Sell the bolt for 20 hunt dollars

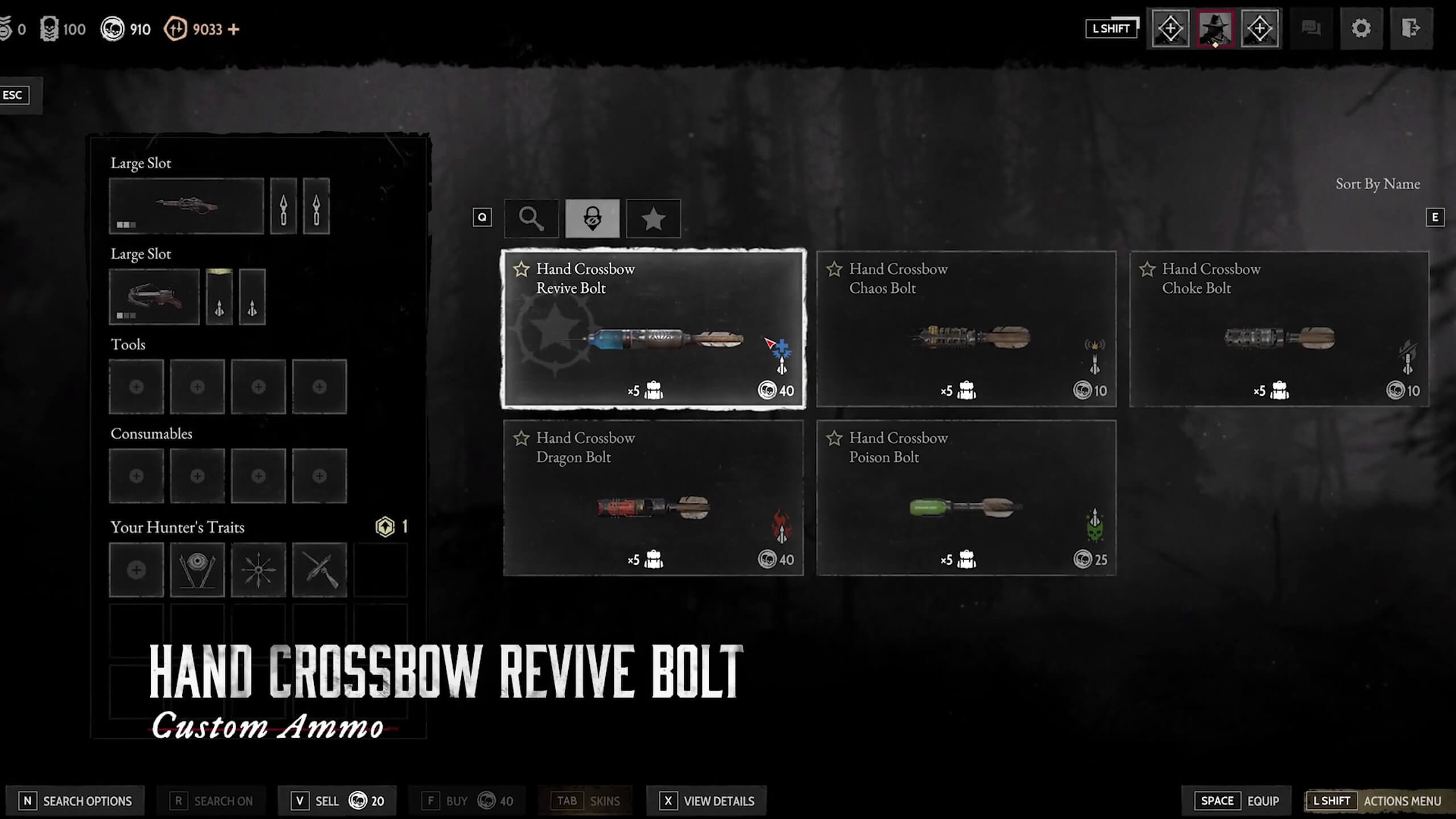[x=337, y=801]
